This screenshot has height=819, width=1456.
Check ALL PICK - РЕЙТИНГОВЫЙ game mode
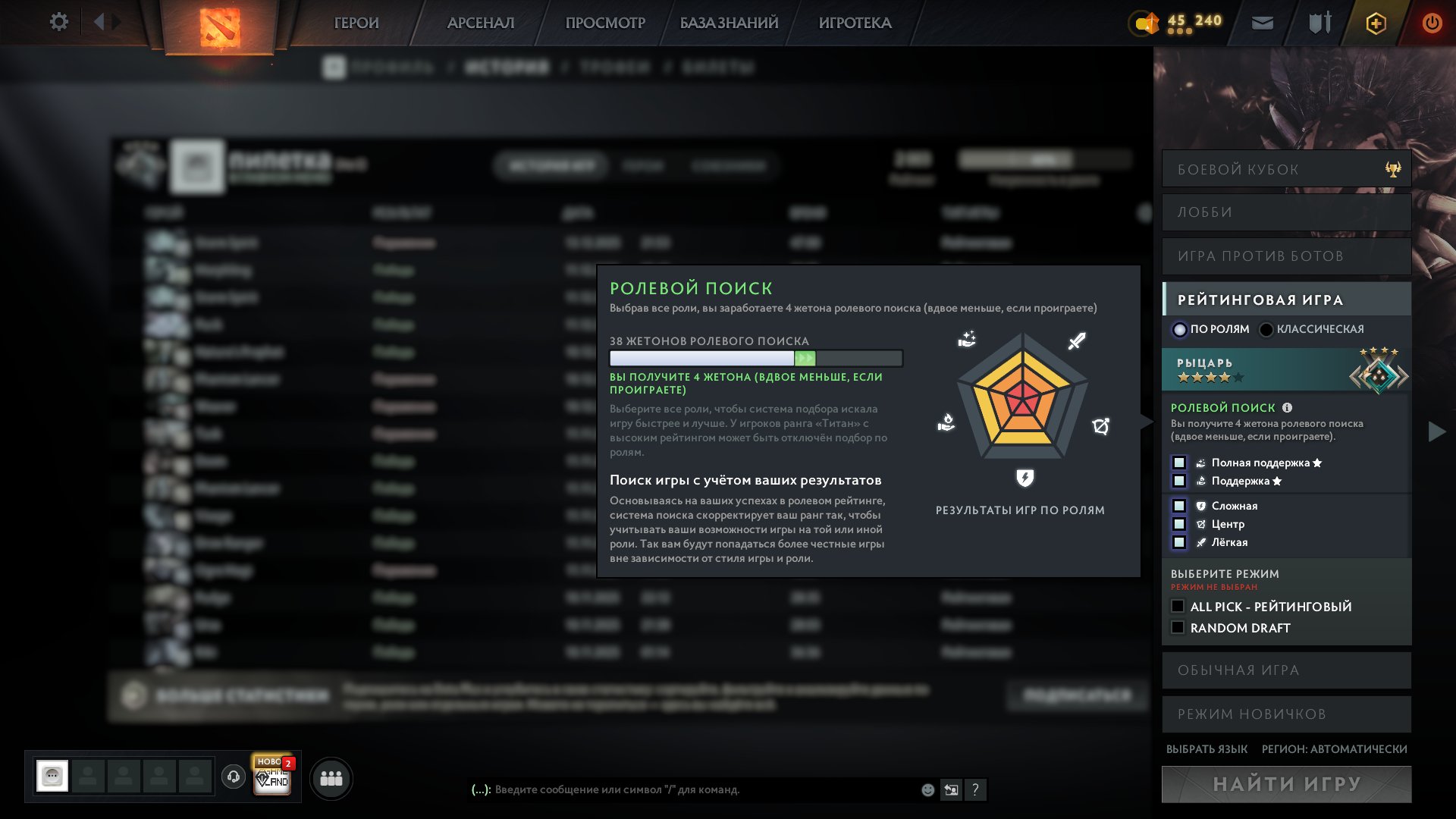click(x=1177, y=606)
